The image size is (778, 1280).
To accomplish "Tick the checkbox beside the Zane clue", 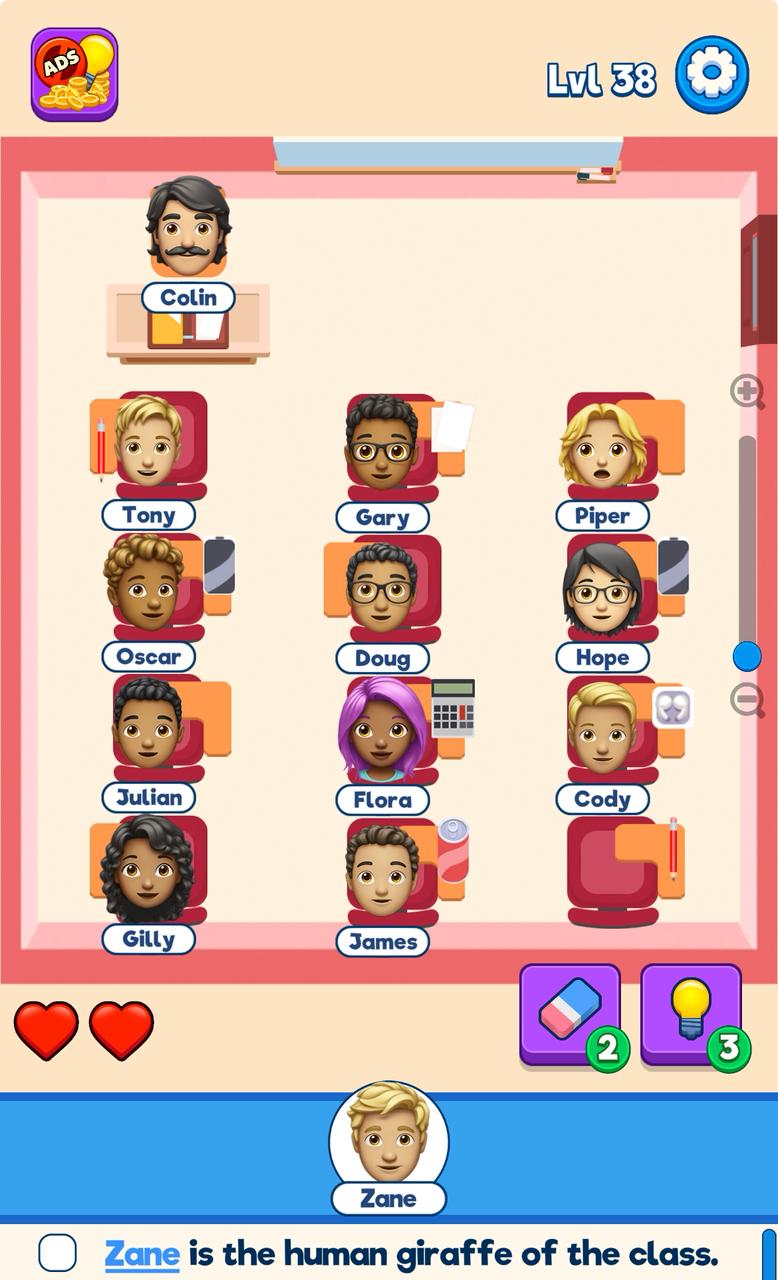I will [58, 1253].
